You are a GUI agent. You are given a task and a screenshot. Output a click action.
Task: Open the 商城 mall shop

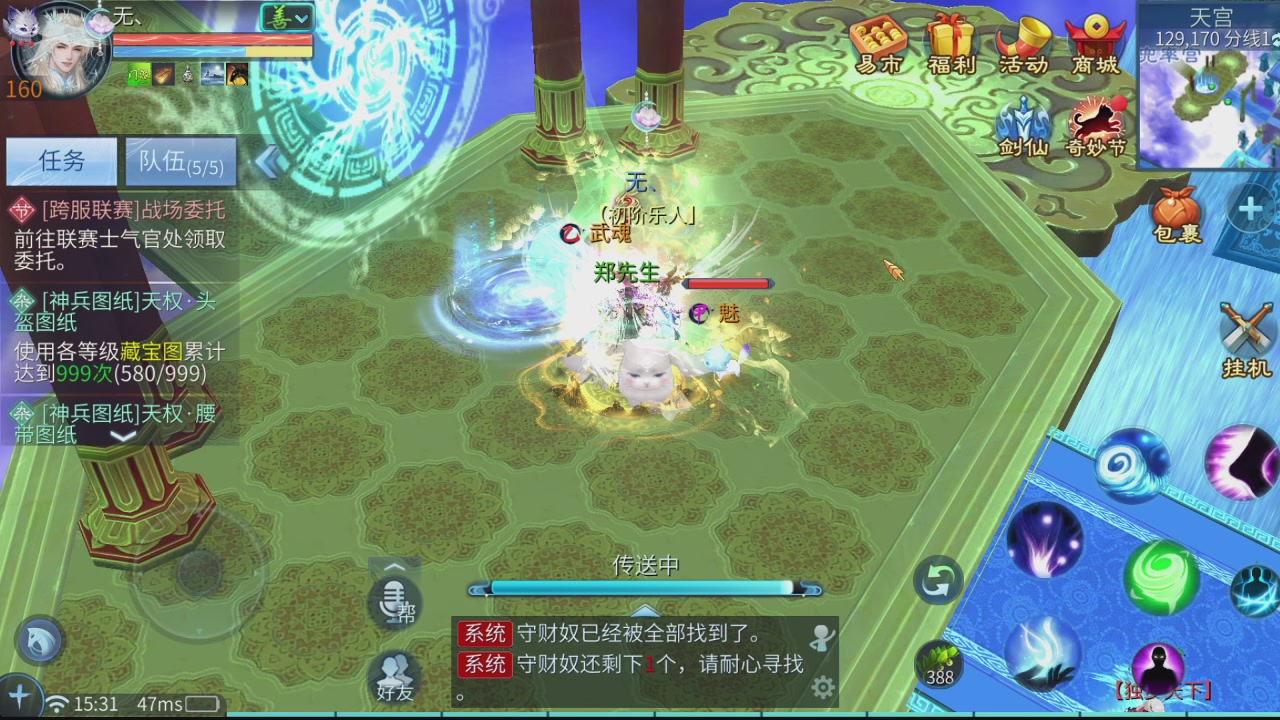tap(1096, 42)
